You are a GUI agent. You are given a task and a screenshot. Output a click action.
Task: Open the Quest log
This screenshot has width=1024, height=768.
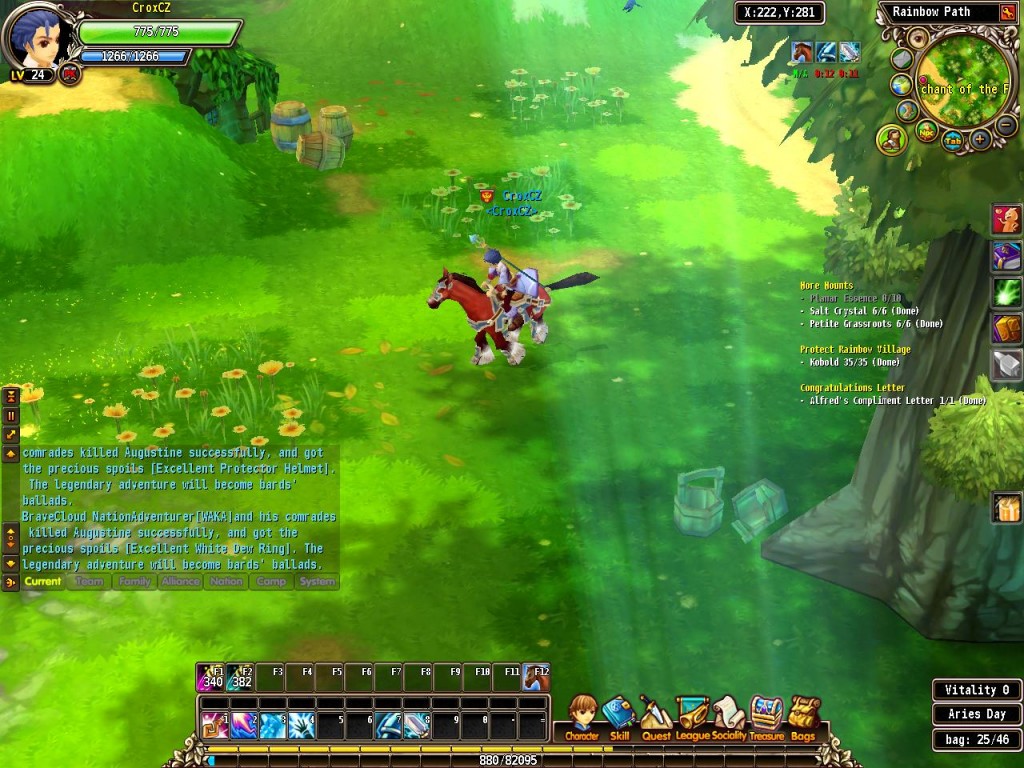tap(656, 717)
